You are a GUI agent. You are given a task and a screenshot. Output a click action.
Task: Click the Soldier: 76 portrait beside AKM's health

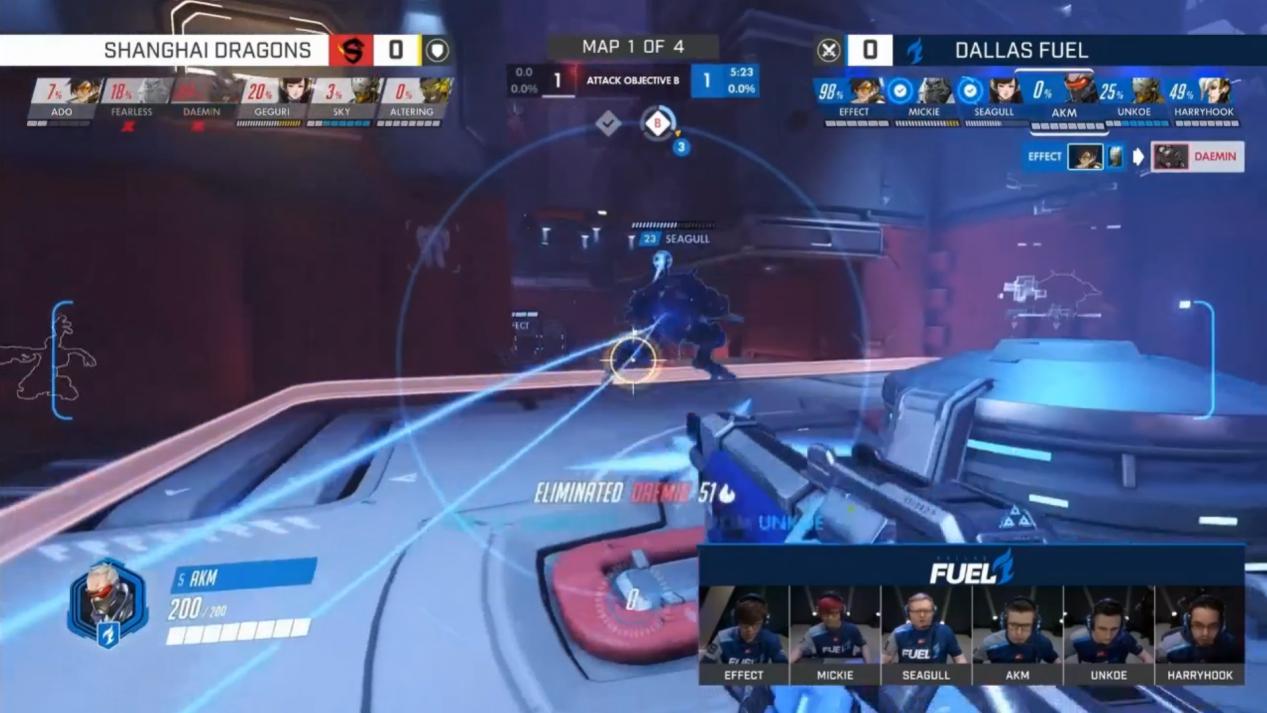[x=107, y=600]
